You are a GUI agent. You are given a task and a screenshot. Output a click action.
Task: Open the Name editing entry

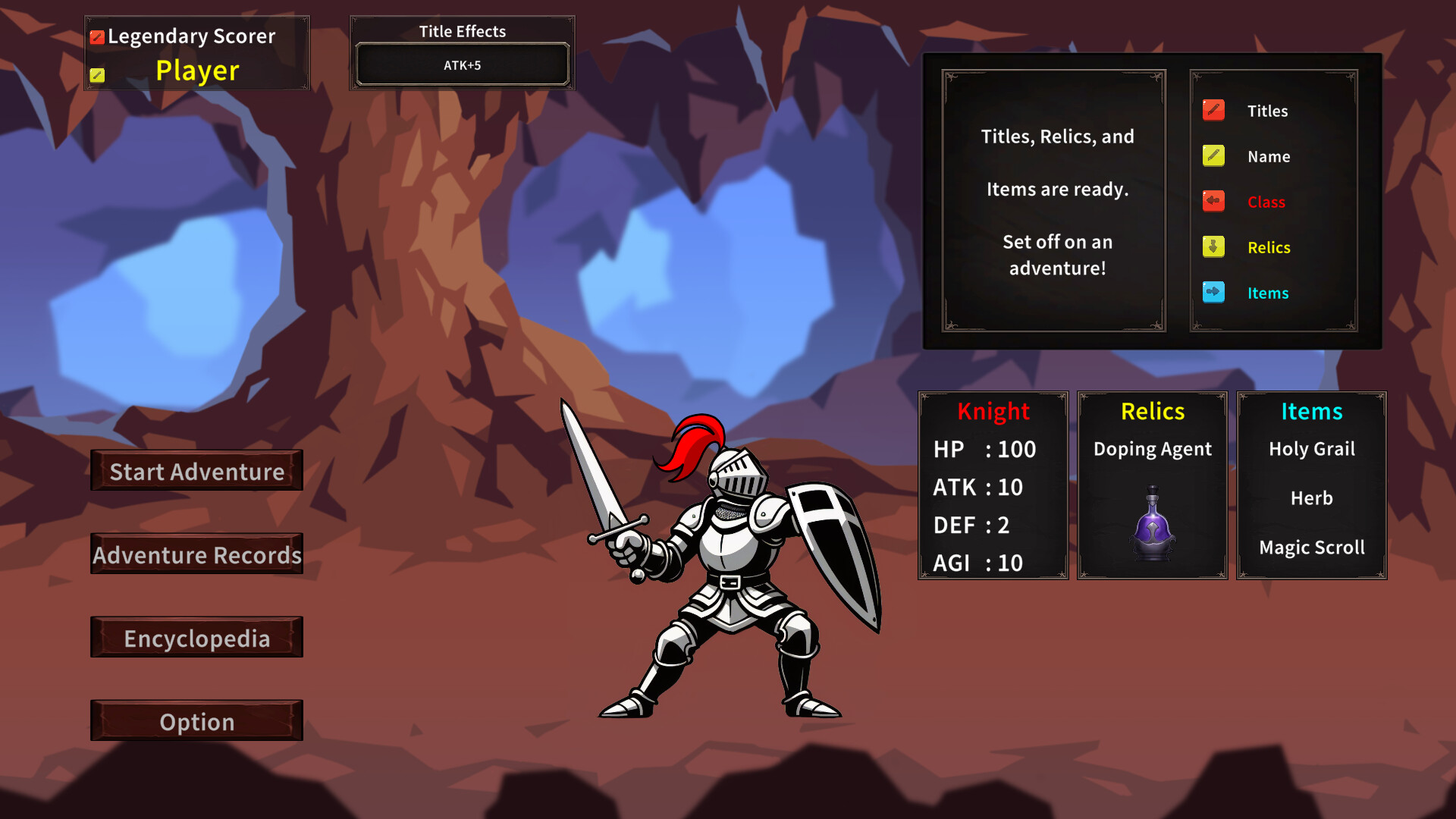1267,155
